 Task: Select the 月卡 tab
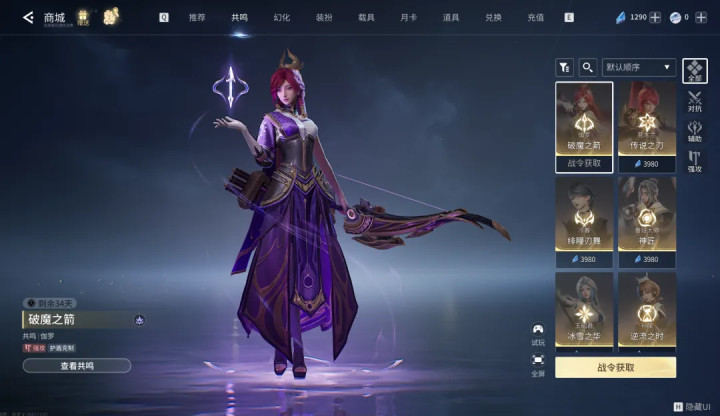click(x=408, y=17)
